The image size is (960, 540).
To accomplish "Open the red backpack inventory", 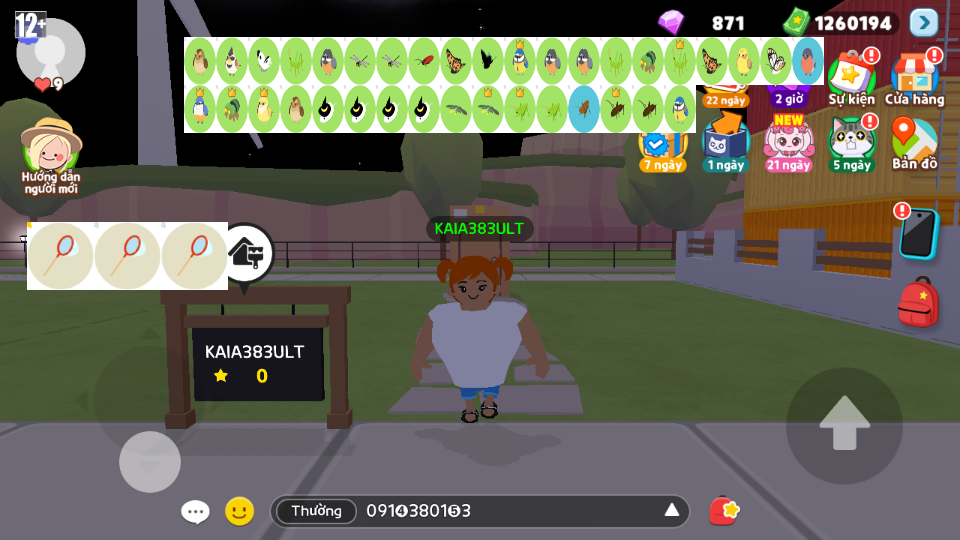I will (918, 301).
